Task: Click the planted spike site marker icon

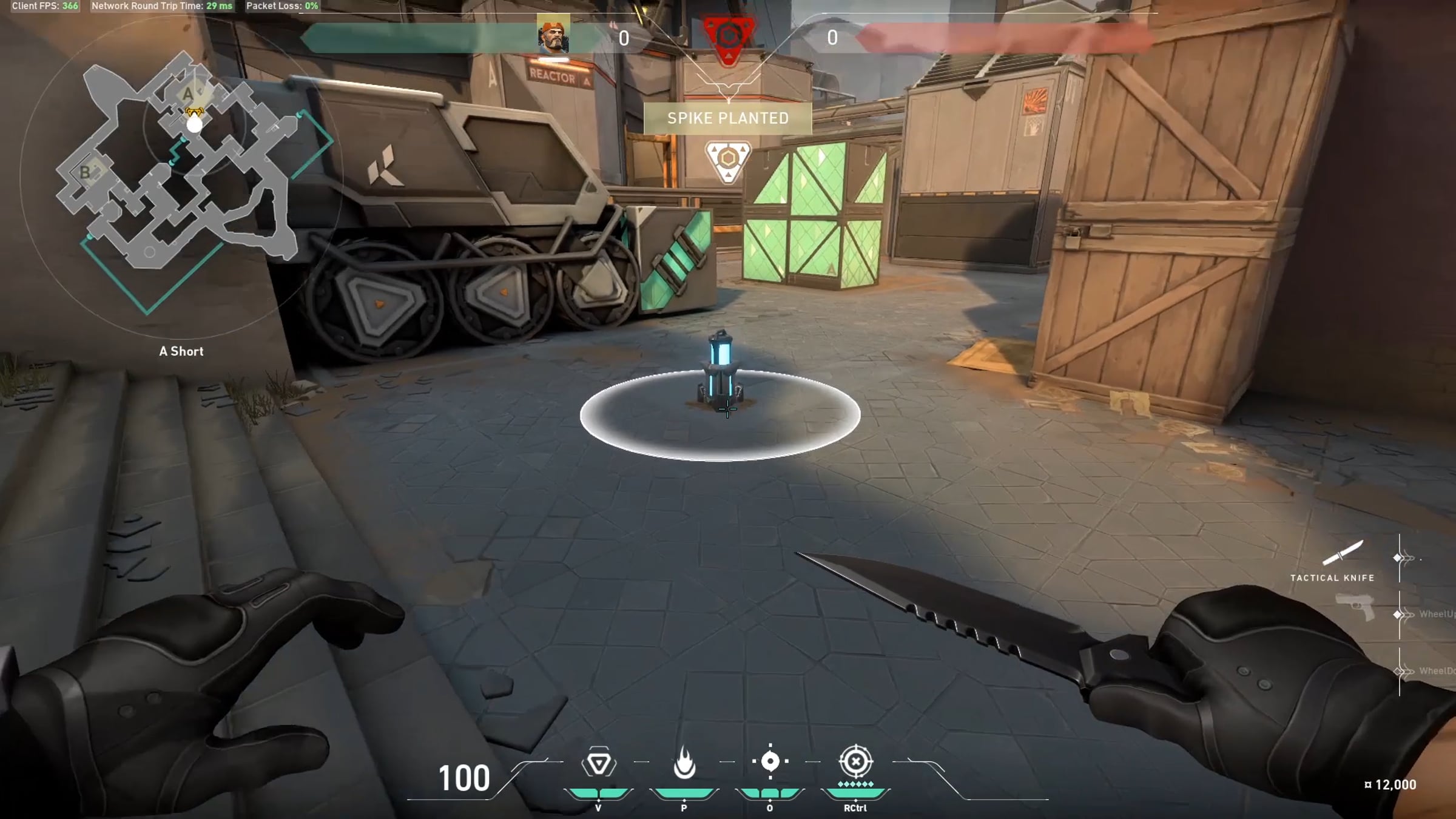Action: click(x=728, y=161)
